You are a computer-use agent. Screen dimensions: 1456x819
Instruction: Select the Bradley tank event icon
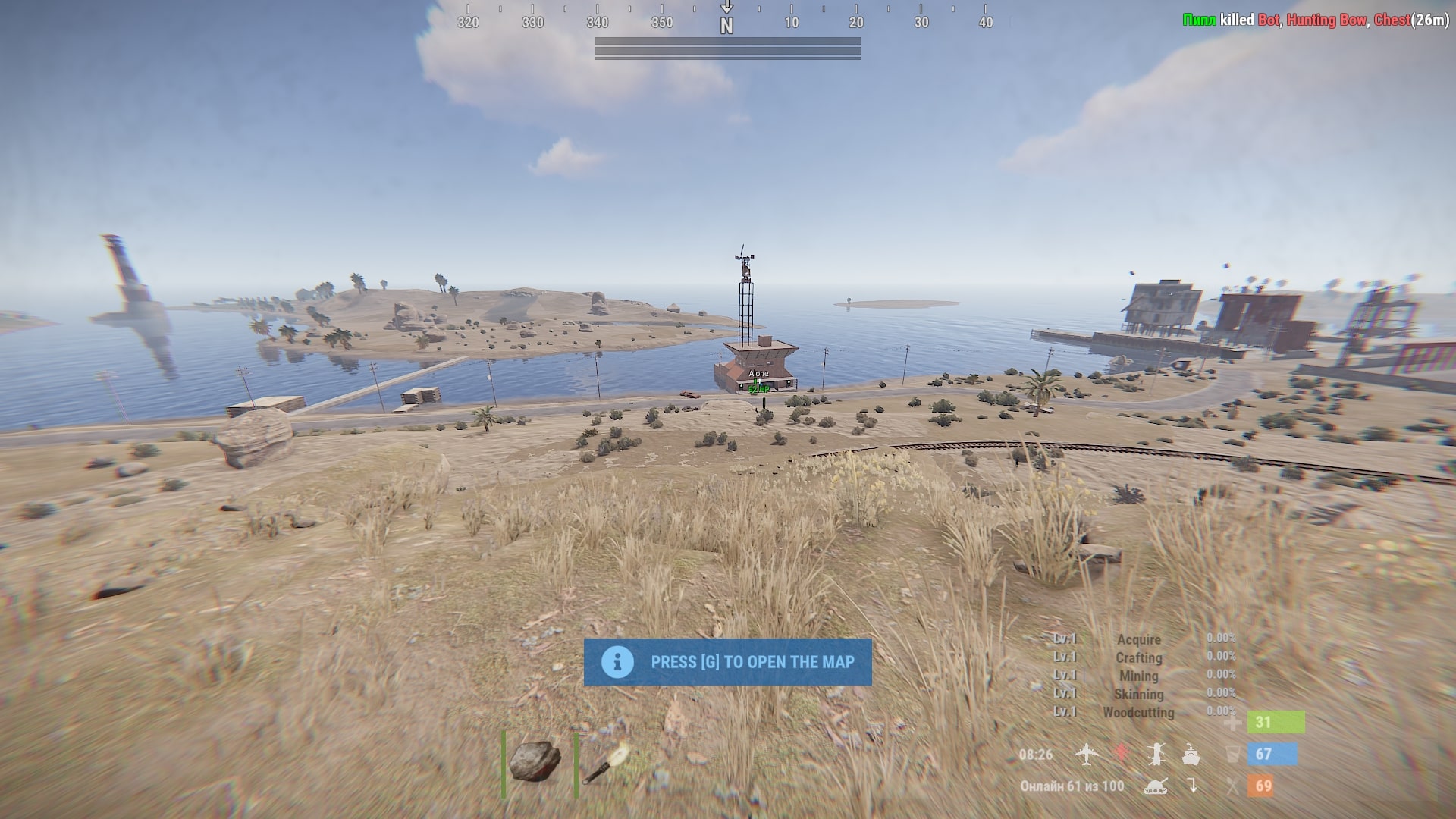(x=1156, y=786)
